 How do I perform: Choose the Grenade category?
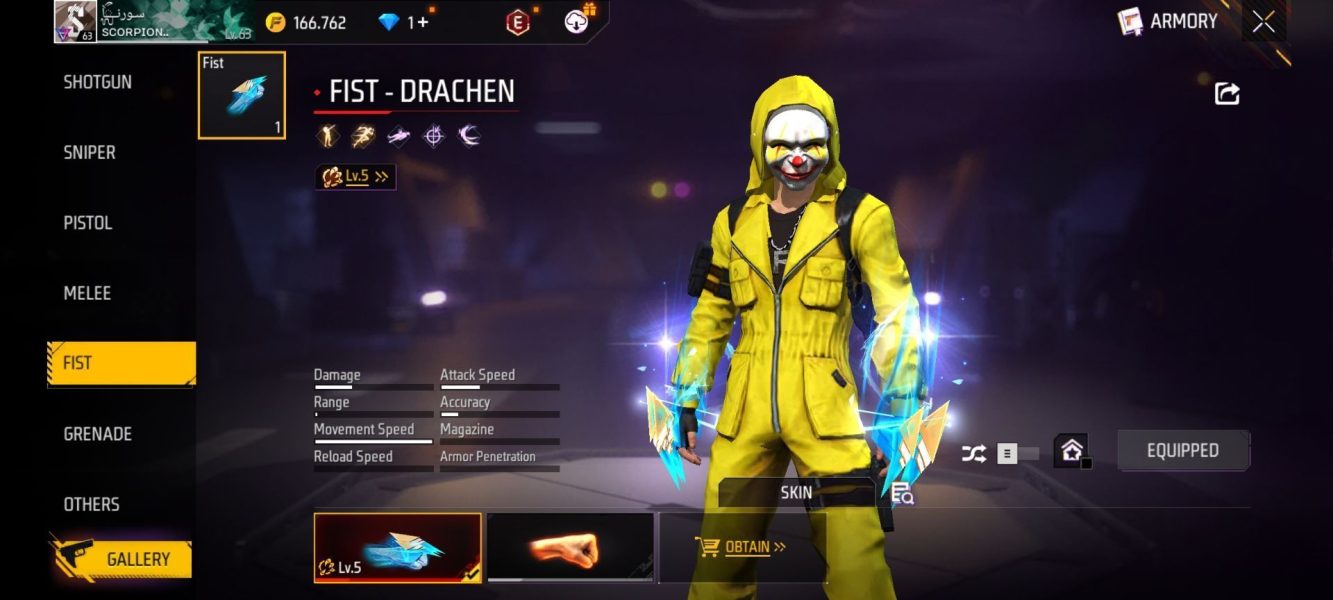click(x=98, y=434)
